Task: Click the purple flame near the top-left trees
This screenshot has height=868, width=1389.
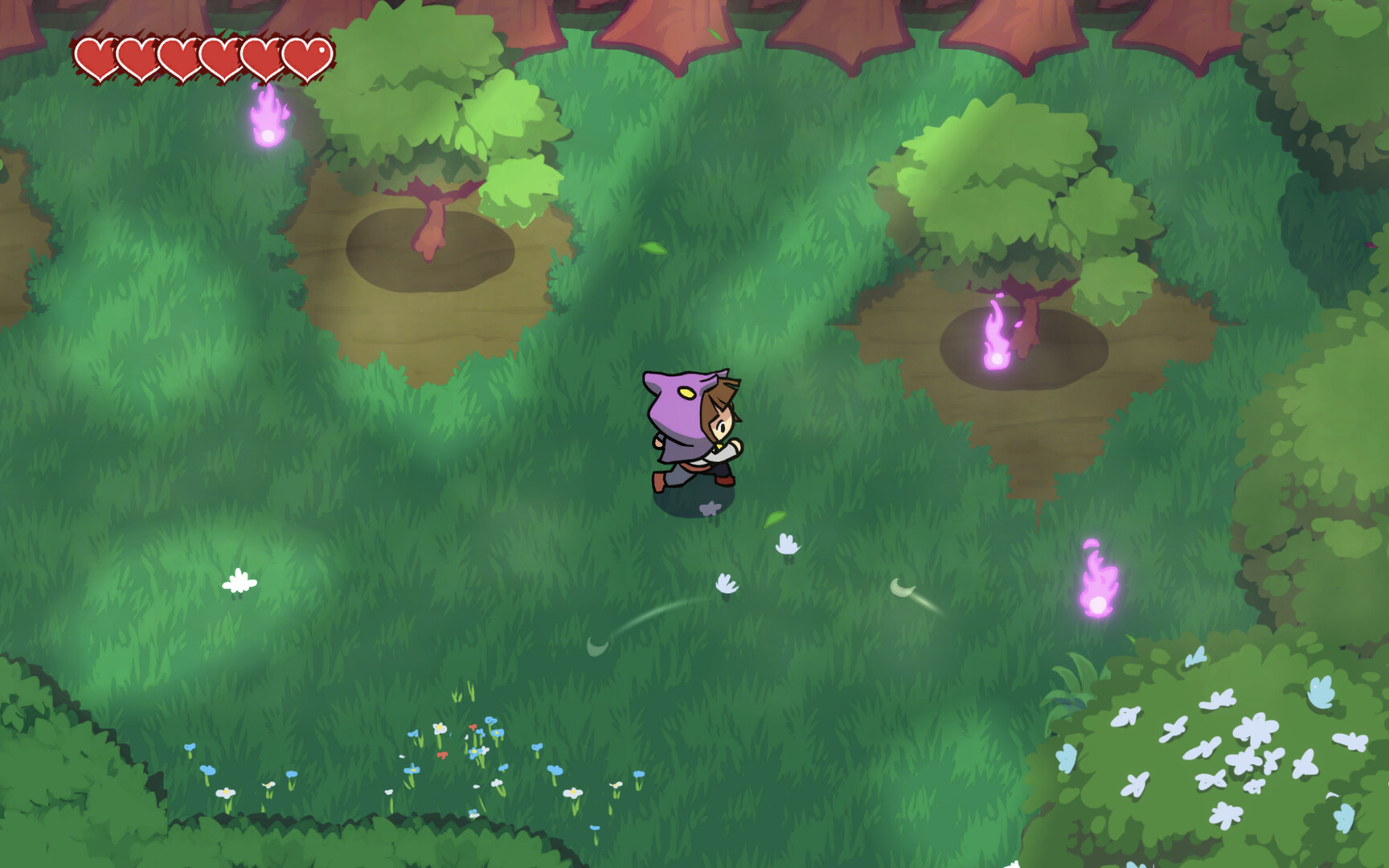Action: coord(268,118)
